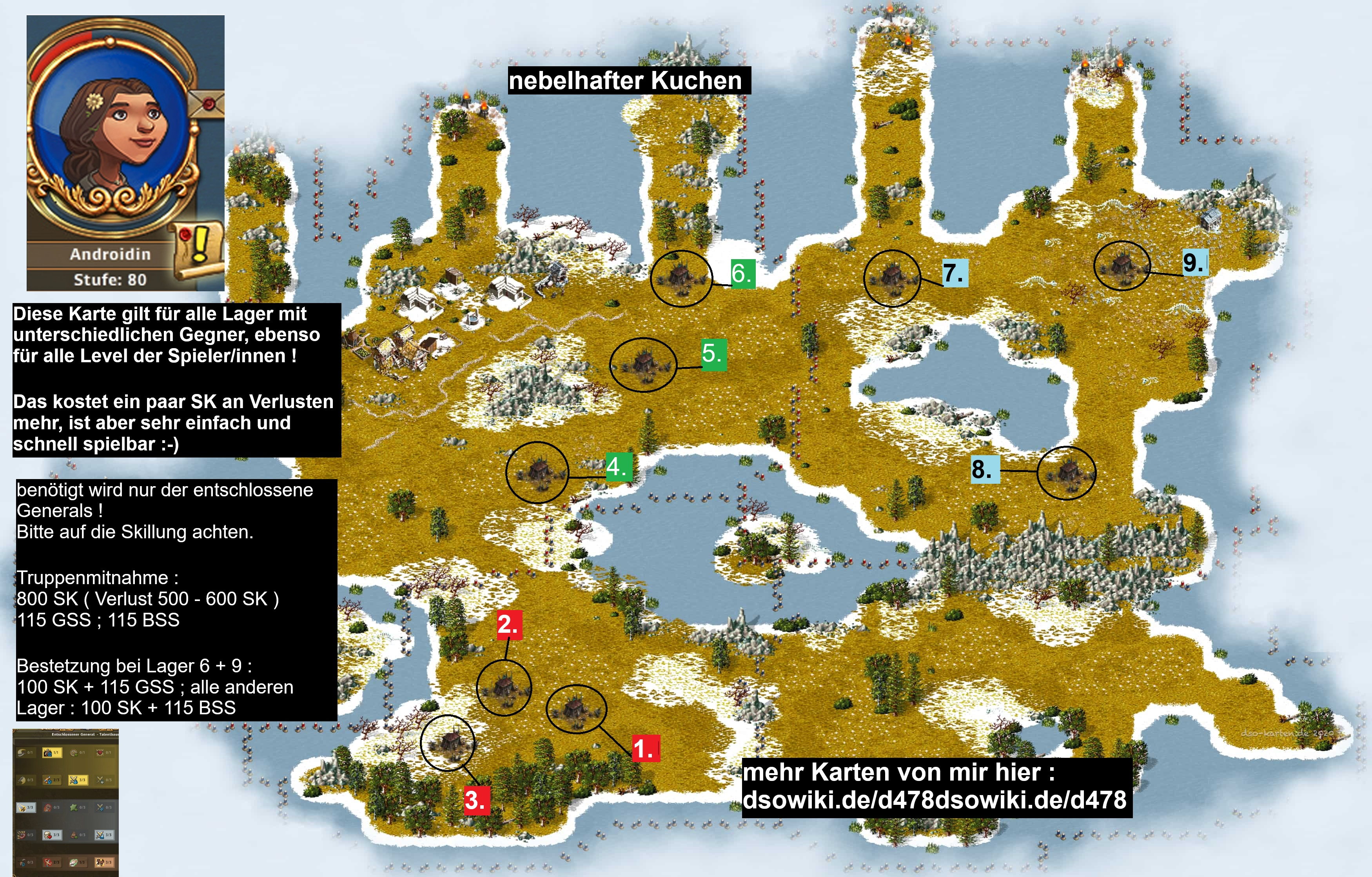Select camp marker number 1

click(645, 748)
